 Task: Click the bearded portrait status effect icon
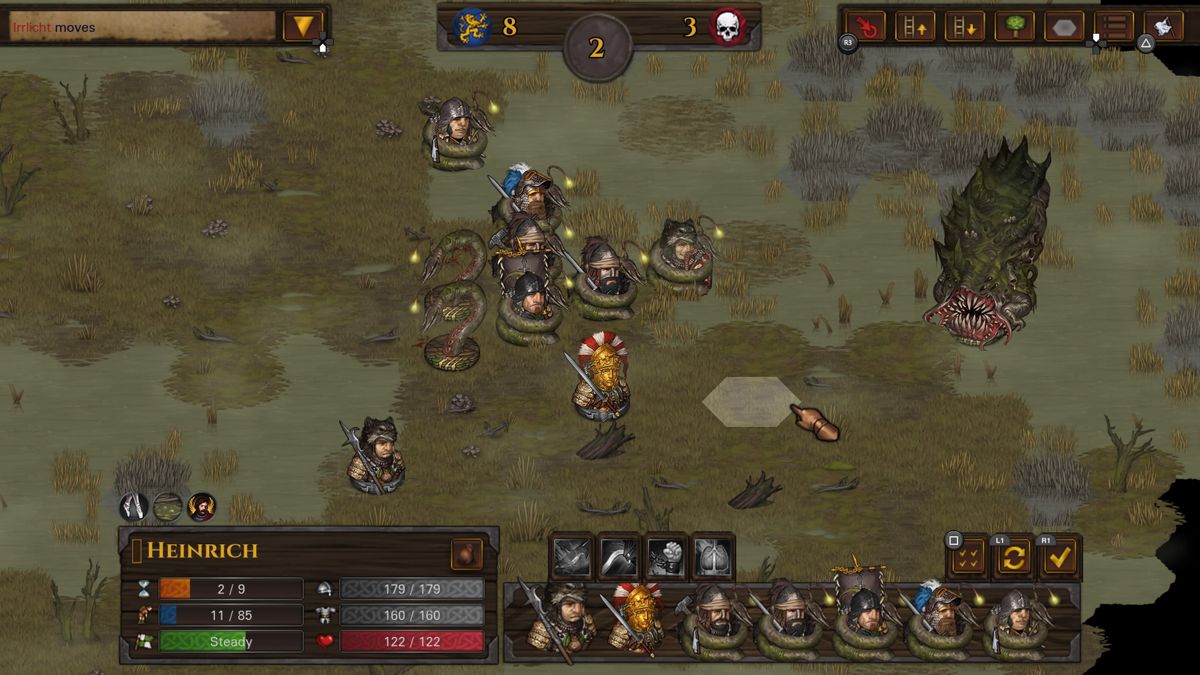click(x=201, y=507)
